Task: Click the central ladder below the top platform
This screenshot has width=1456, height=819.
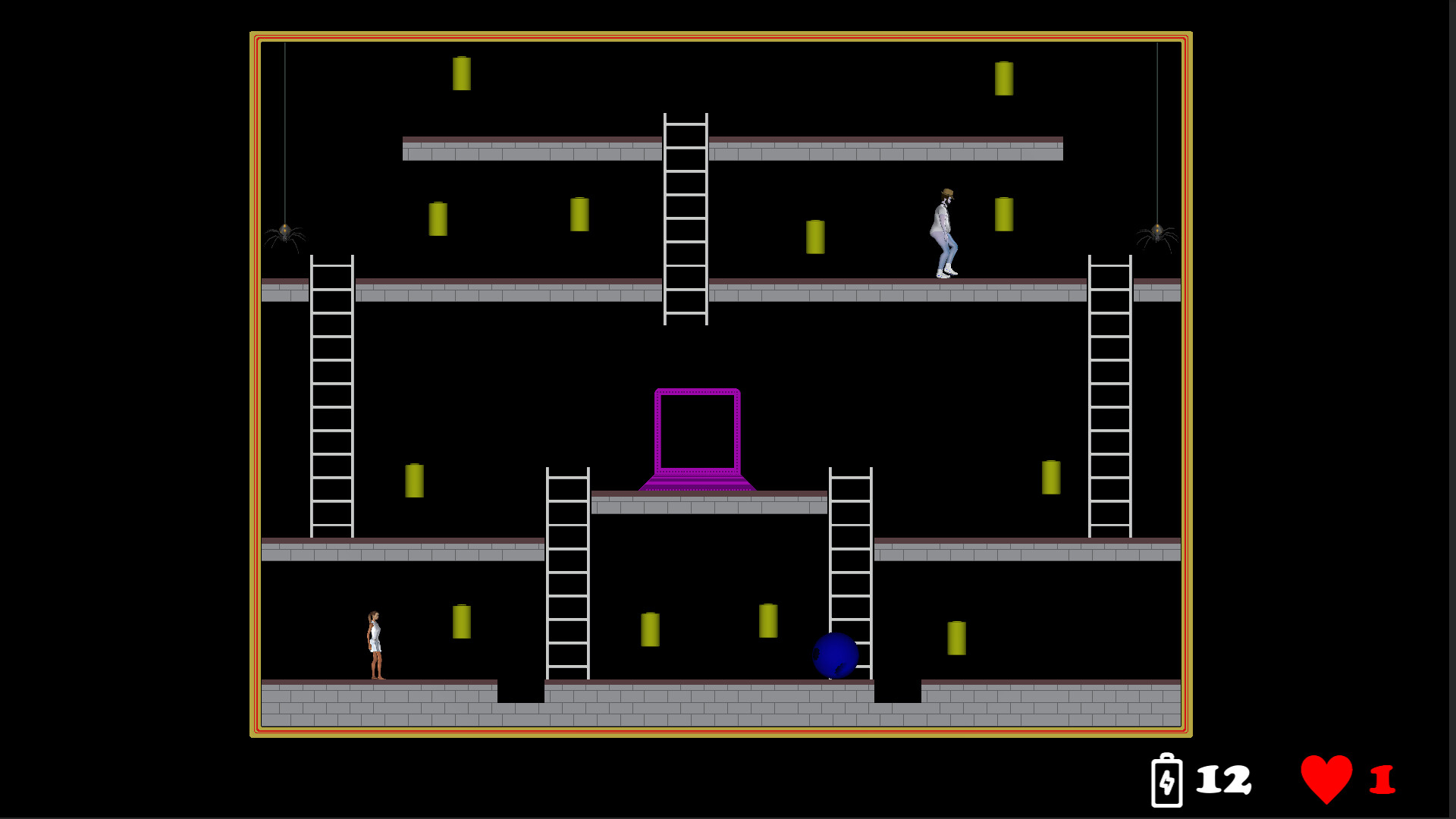Action: tap(685, 220)
